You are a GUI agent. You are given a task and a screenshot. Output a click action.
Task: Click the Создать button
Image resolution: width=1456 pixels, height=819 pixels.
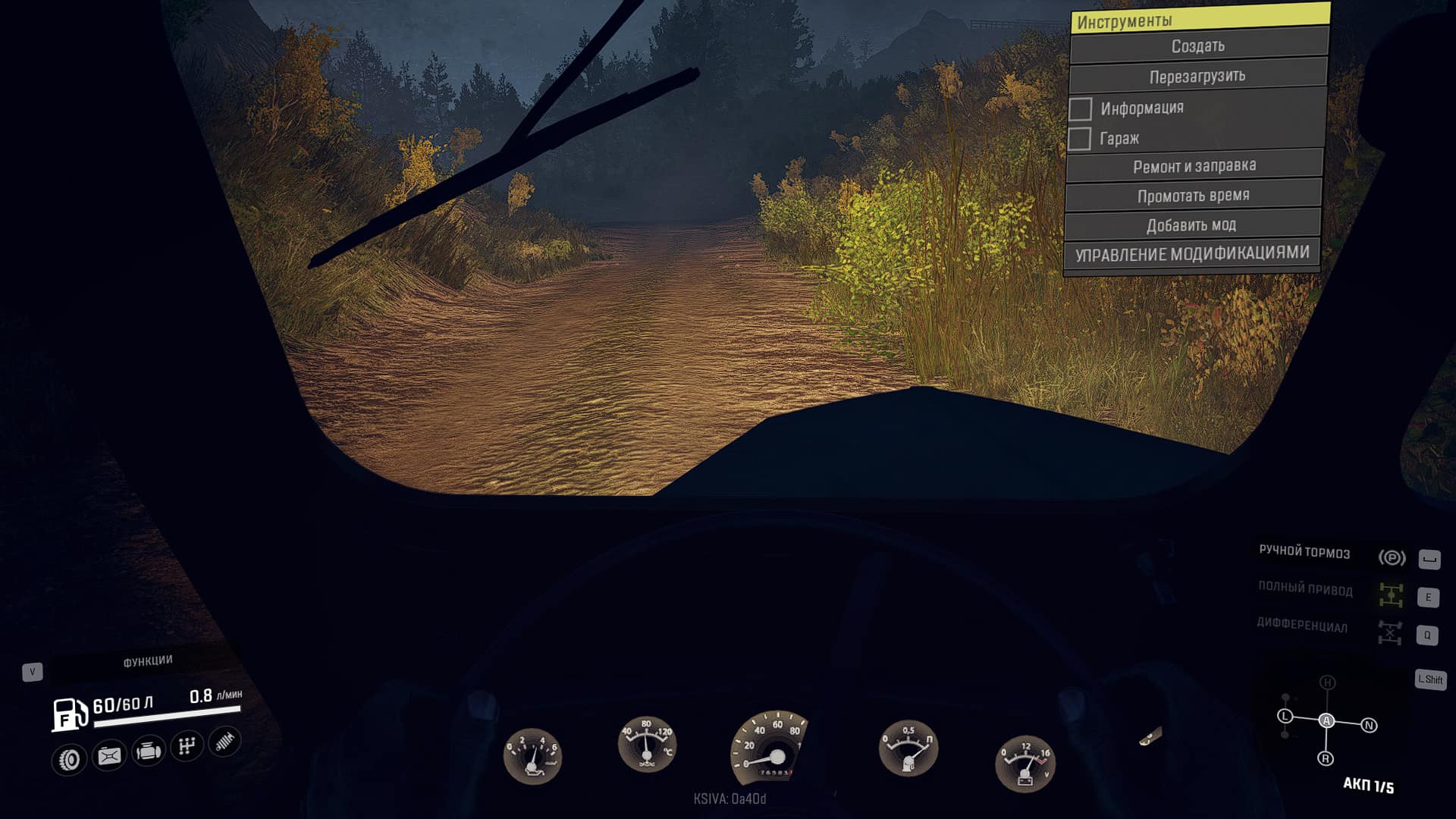pos(1198,46)
